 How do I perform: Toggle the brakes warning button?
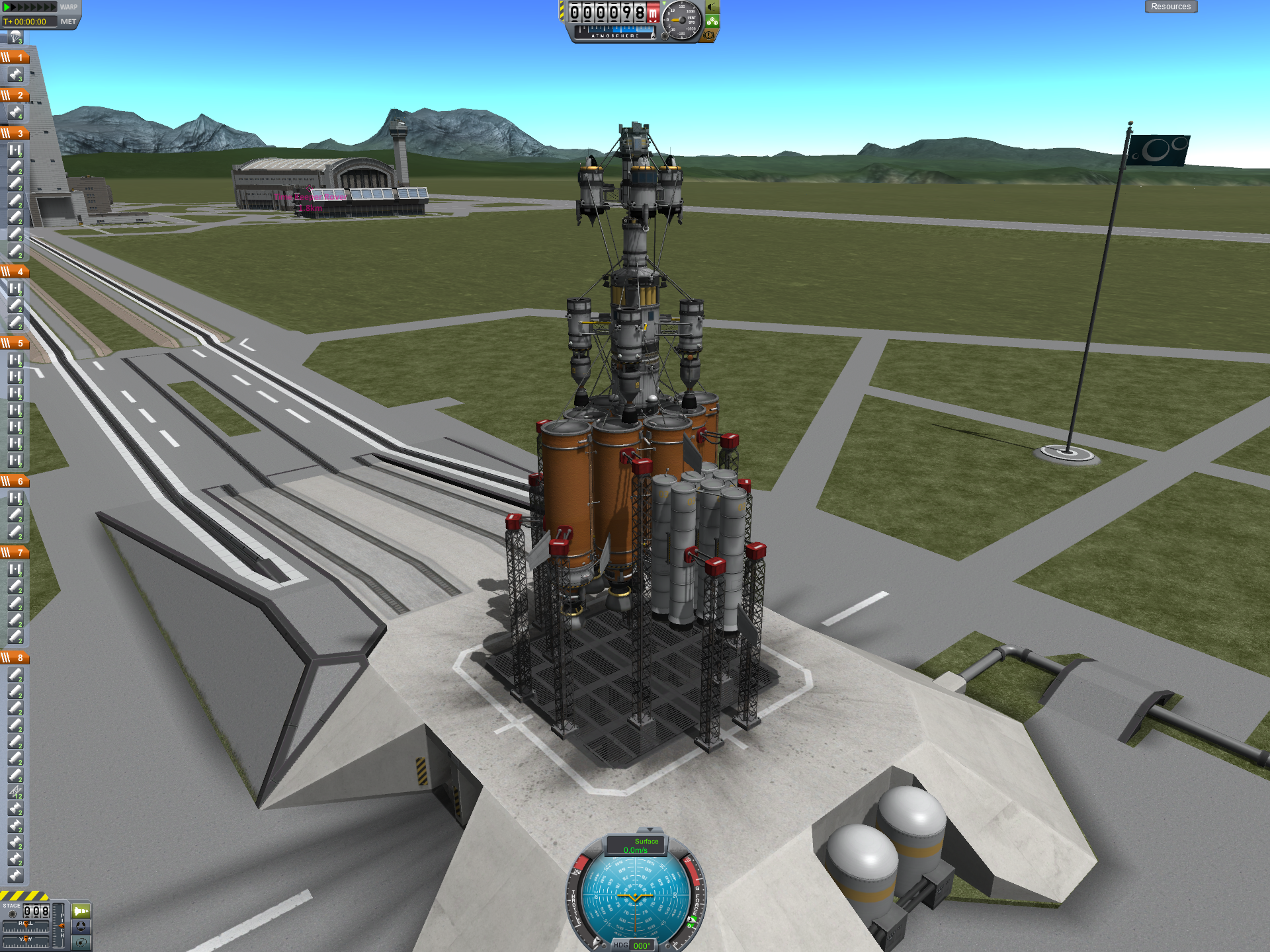click(x=710, y=35)
